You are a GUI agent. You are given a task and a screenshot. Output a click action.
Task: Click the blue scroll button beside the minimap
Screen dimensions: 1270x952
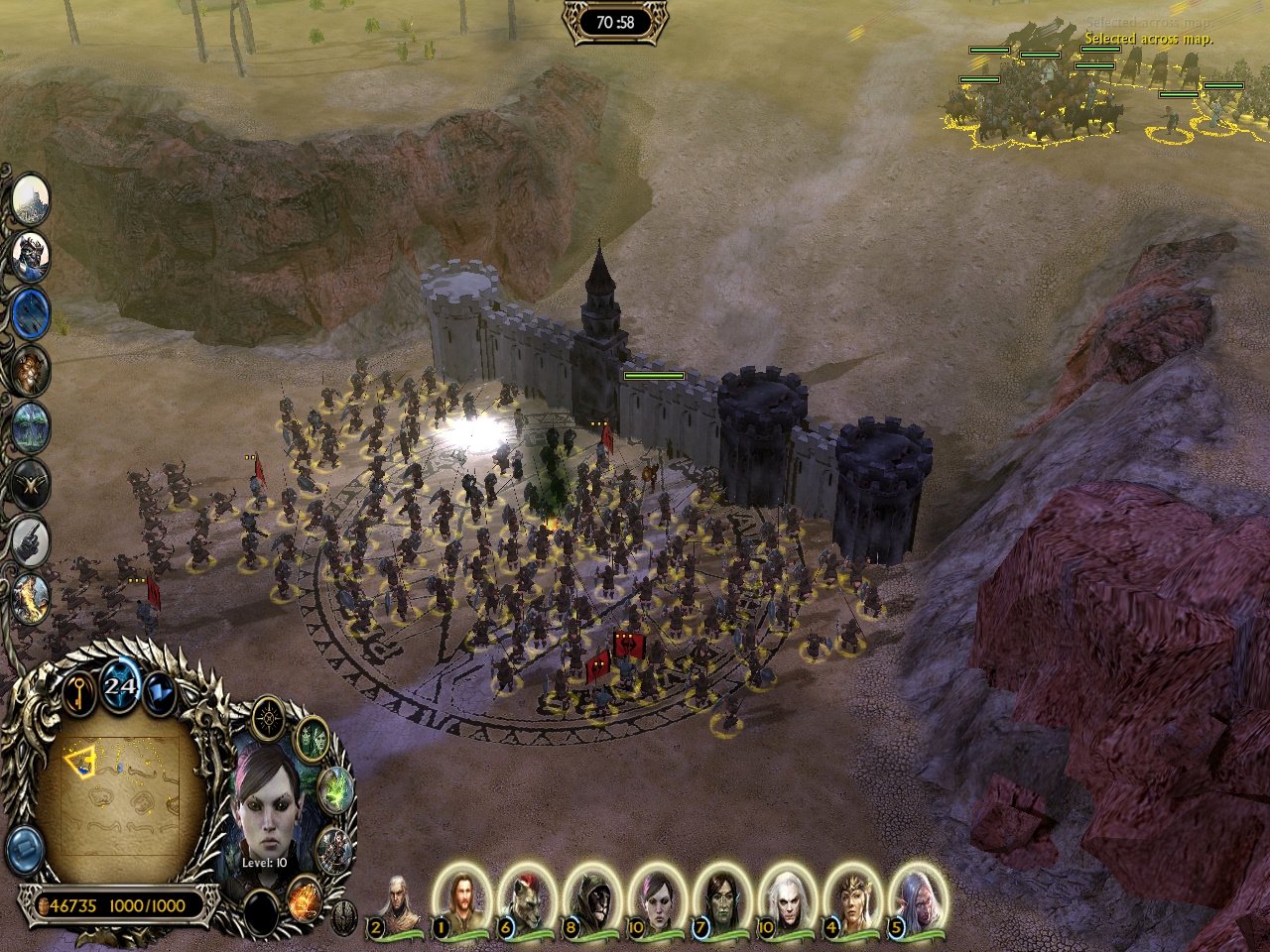click(x=23, y=849)
